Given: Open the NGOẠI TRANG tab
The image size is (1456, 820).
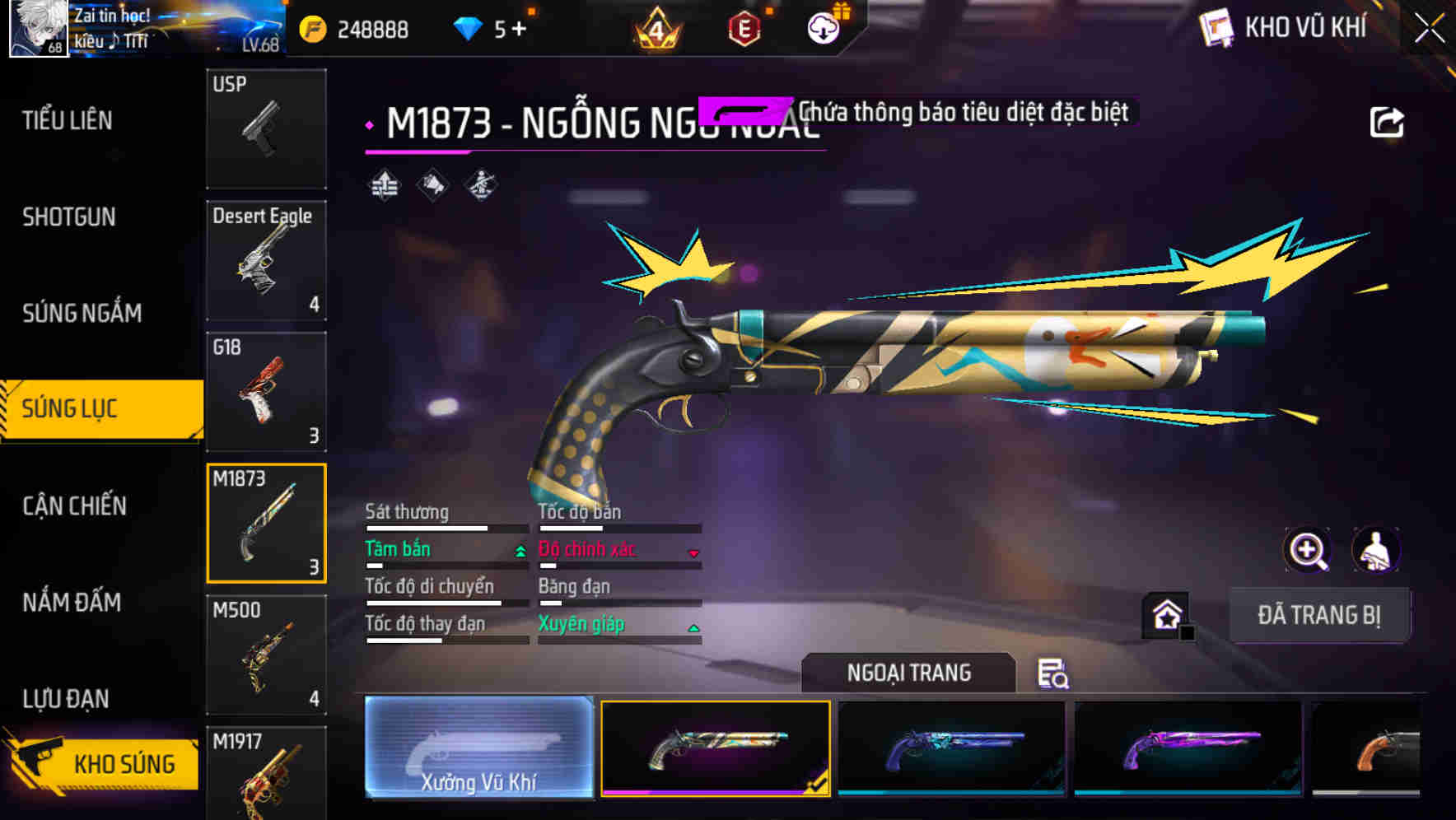Looking at the screenshot, I should (908, 672).
